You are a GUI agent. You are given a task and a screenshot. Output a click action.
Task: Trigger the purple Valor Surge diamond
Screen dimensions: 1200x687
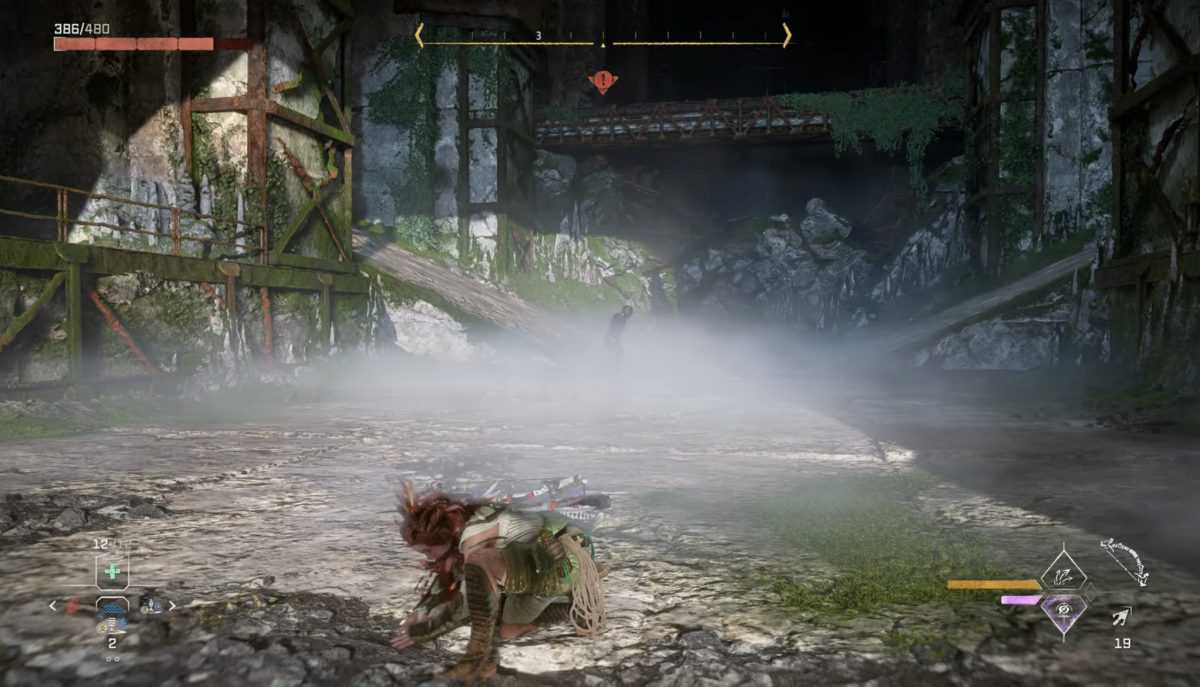coord(1063,609)
